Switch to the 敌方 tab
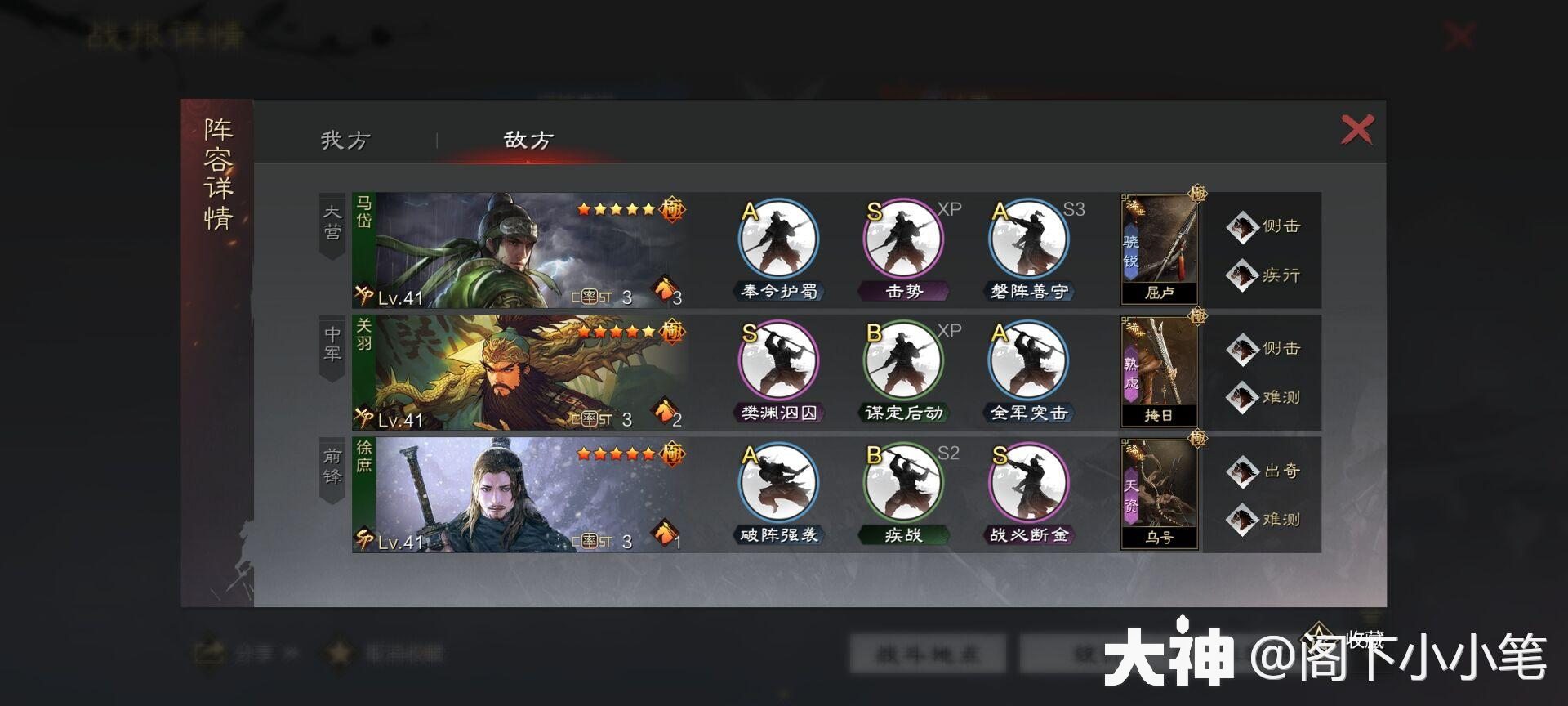Screen dimensions: 1568x706 [527, 139]
